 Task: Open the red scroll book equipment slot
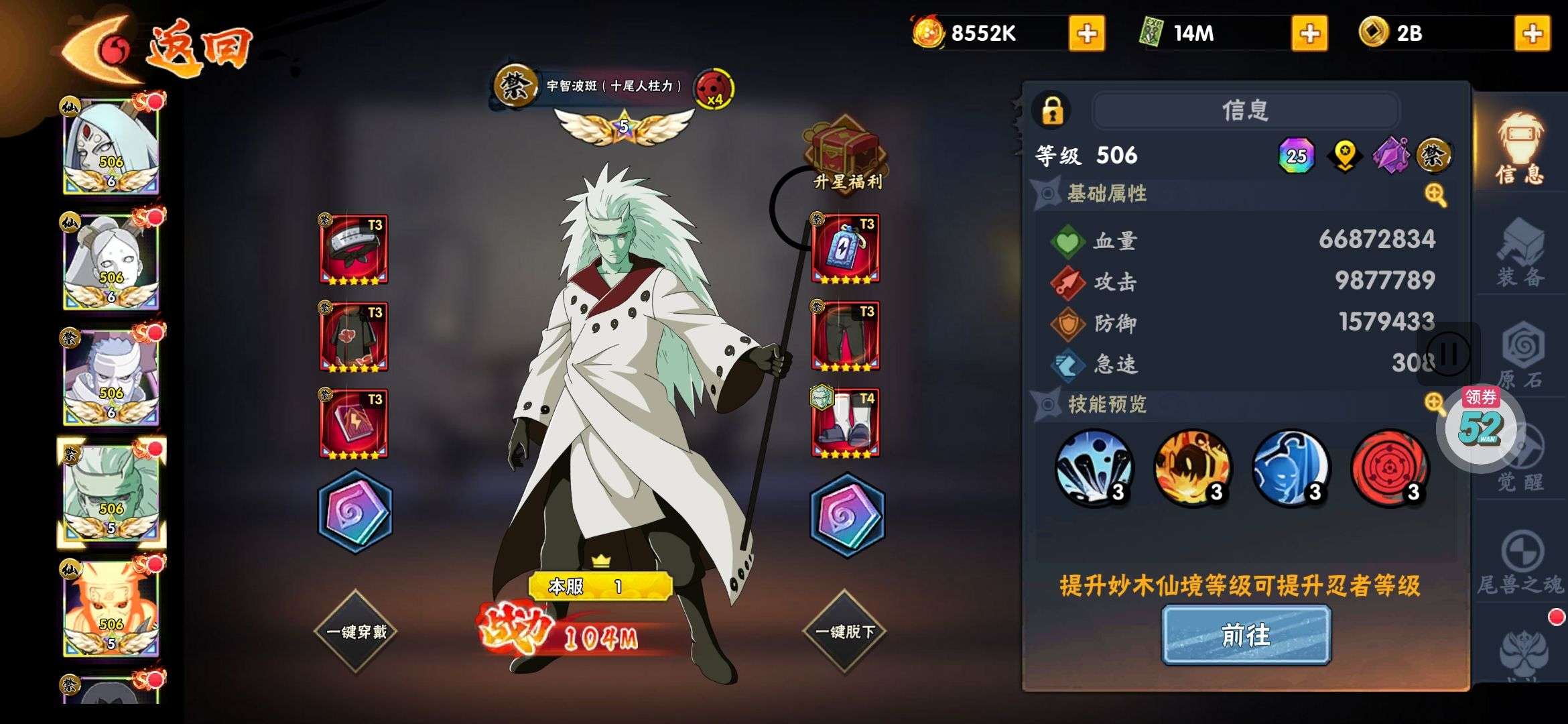pyautogui.click(x=354, y=424)
